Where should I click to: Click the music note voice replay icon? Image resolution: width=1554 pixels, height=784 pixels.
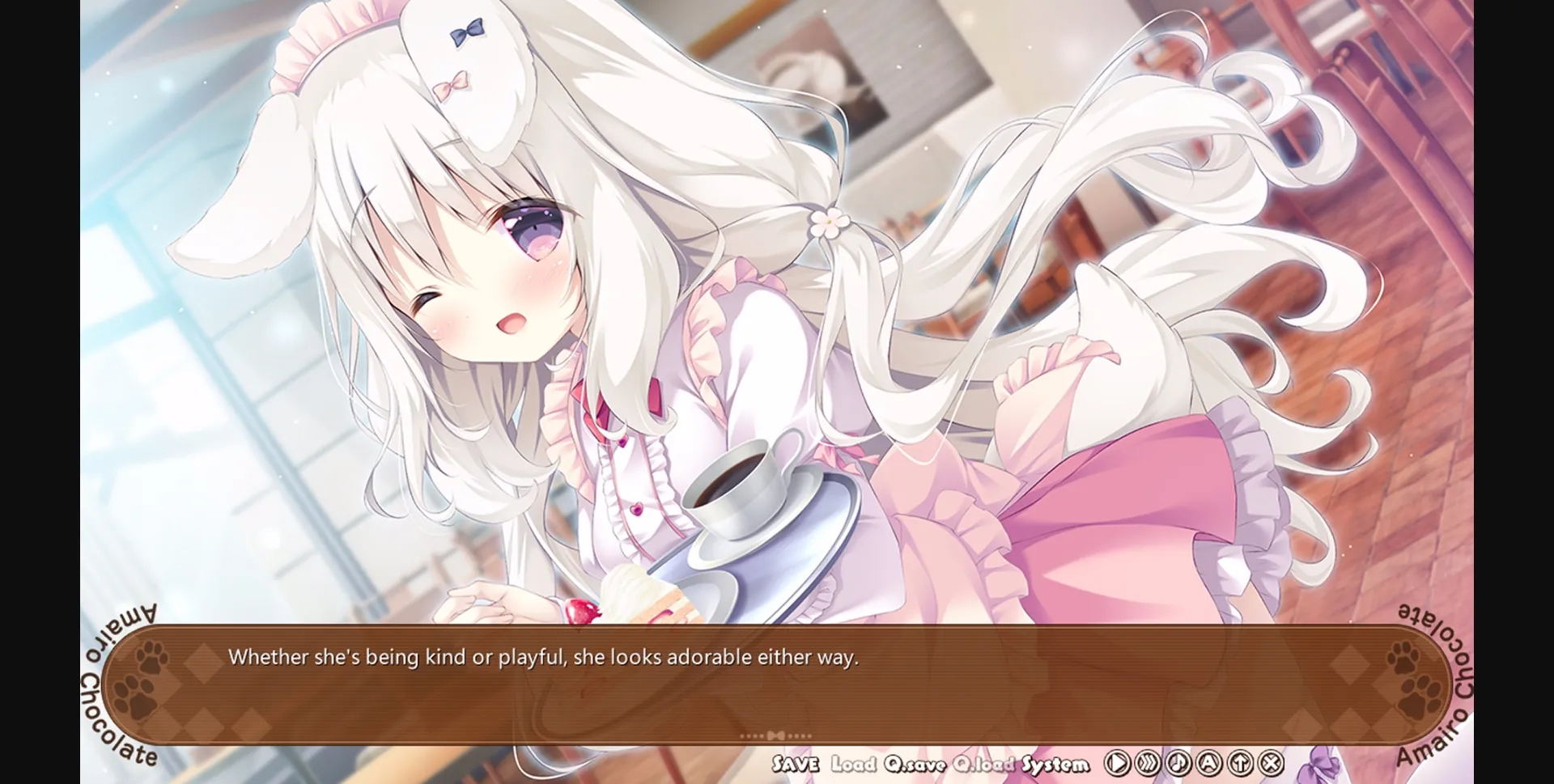coord(1178,762)
